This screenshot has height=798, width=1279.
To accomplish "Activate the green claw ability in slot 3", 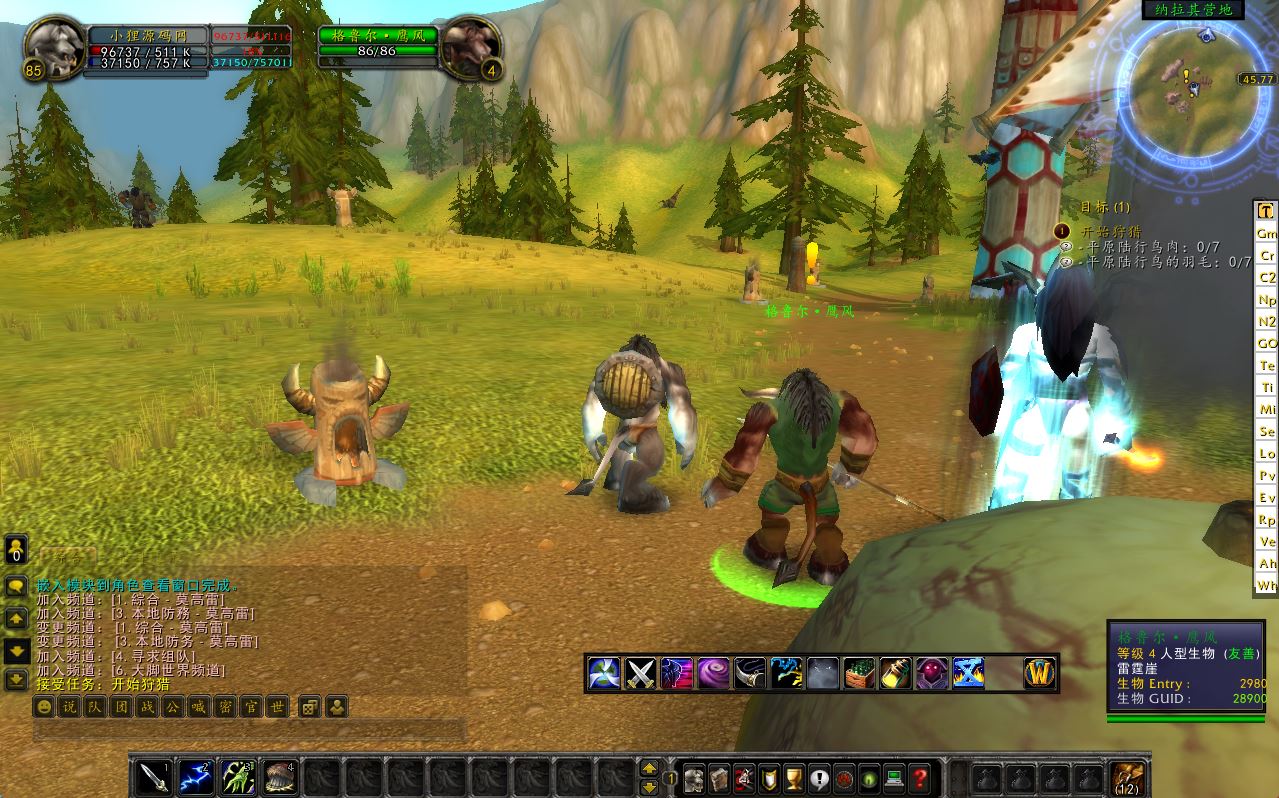I will (237, 778).
